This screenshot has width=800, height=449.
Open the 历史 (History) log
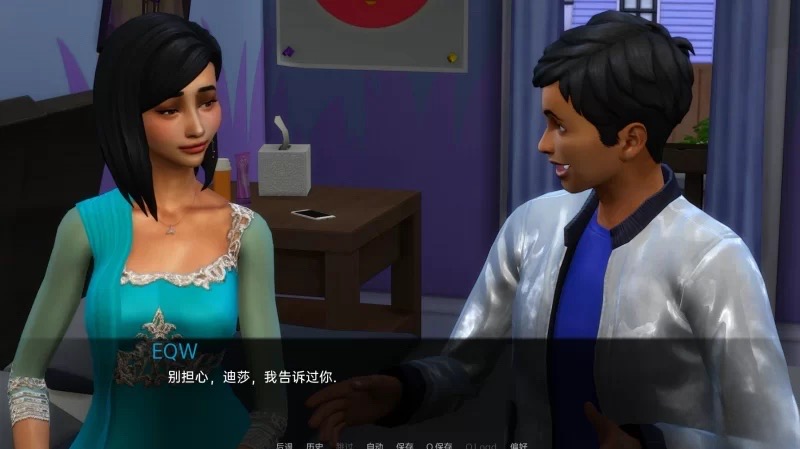pyautogui.click(x=314, y=444)
